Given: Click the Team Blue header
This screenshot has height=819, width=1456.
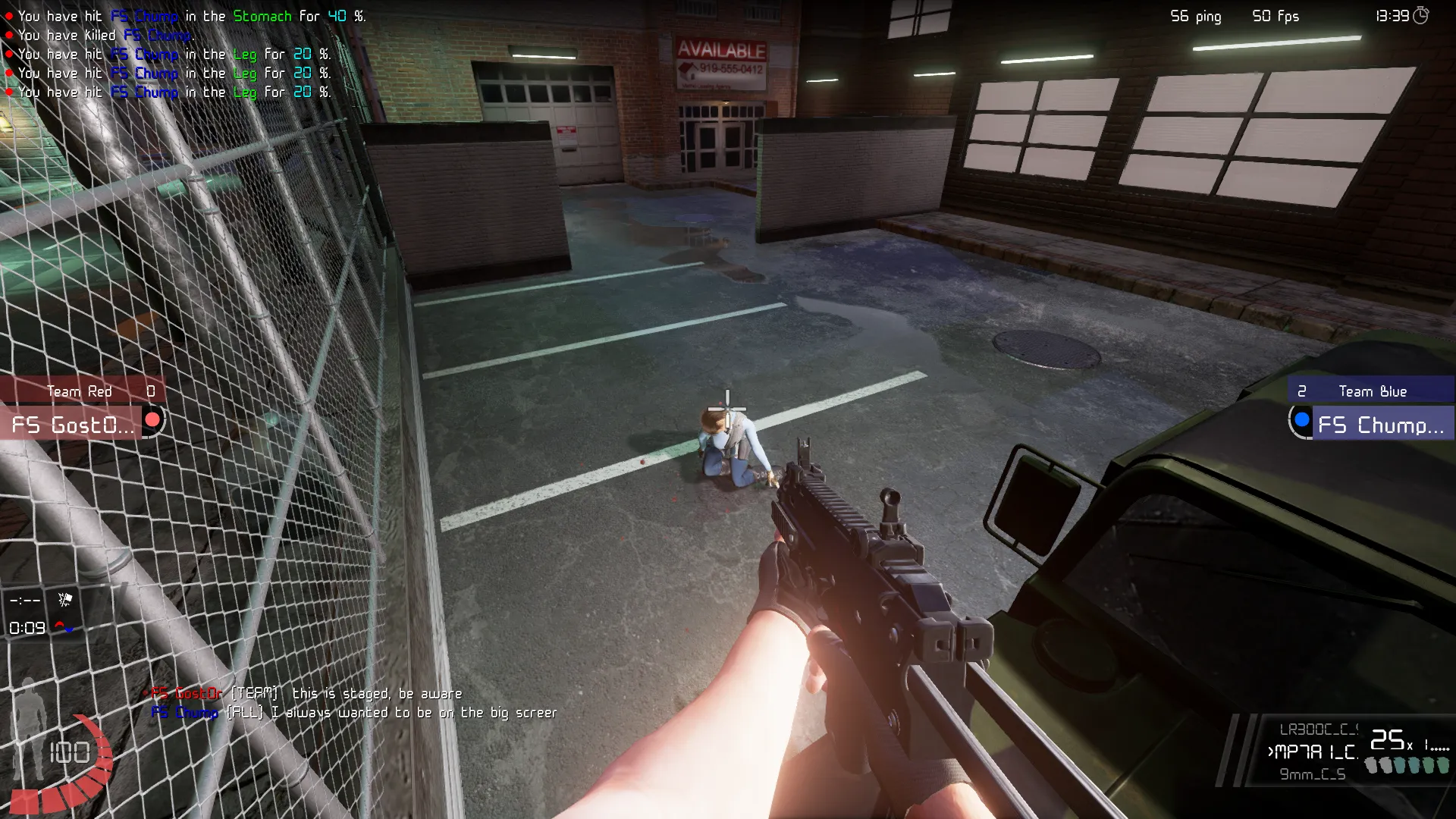Looking at the screenshot, I should point(1371,391).
